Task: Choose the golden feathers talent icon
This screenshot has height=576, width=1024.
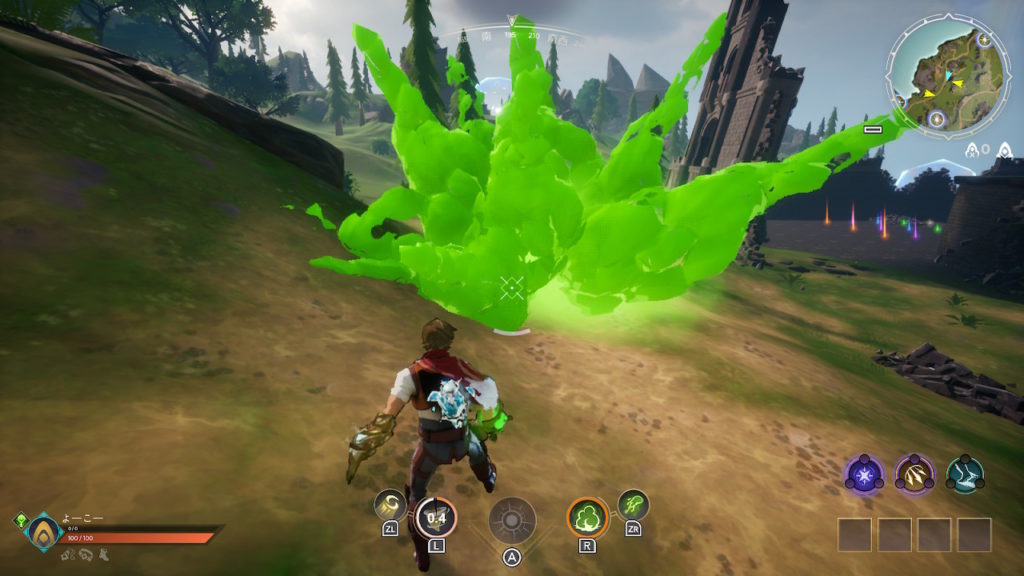Action: click(x=914, y=473)
